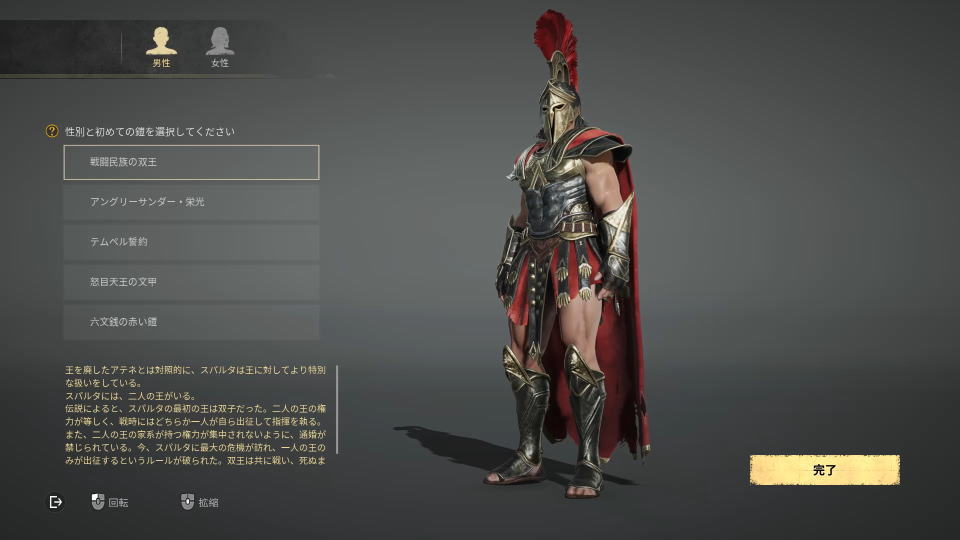Confirm selection with the 完了 button

(x=824, y=470)
